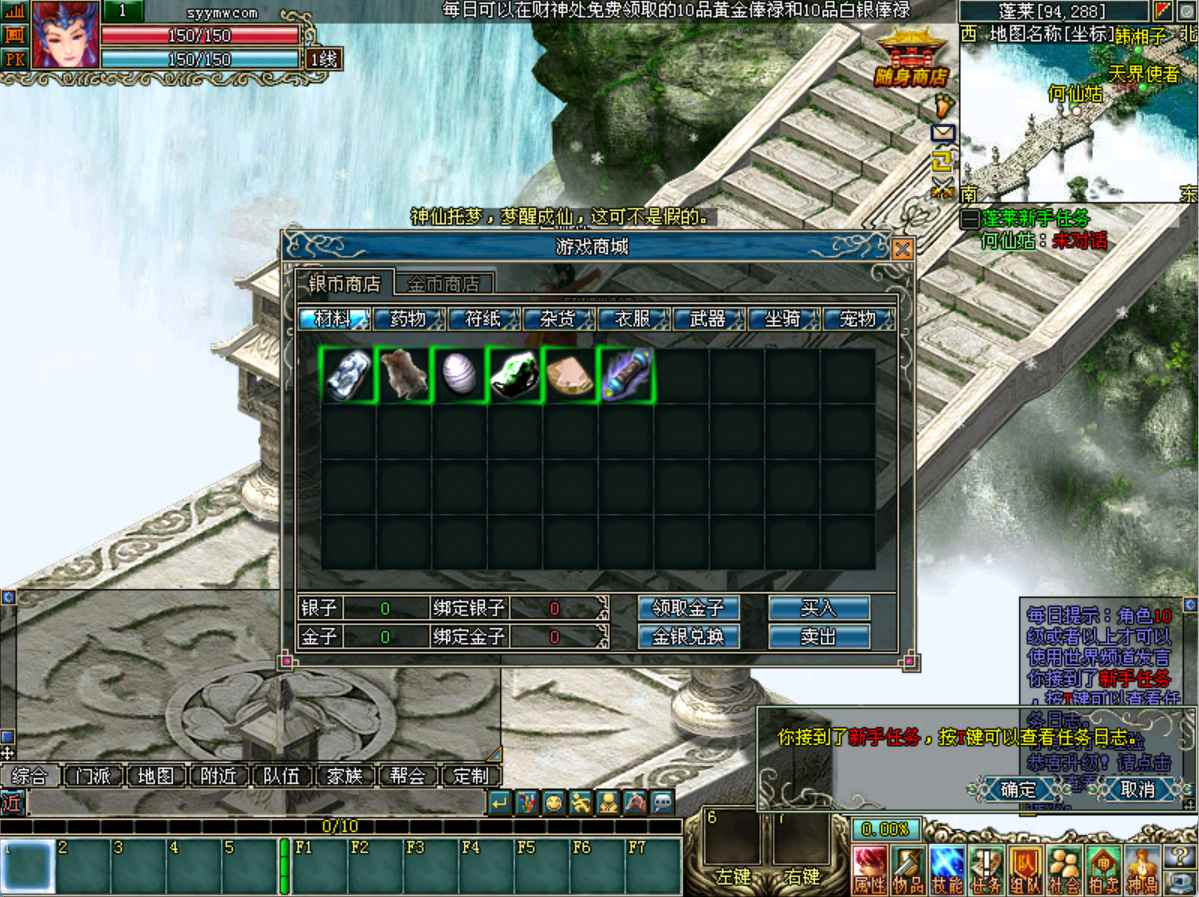
Task: Dismiss the prompt with 取消
Action: (1137, 789)
